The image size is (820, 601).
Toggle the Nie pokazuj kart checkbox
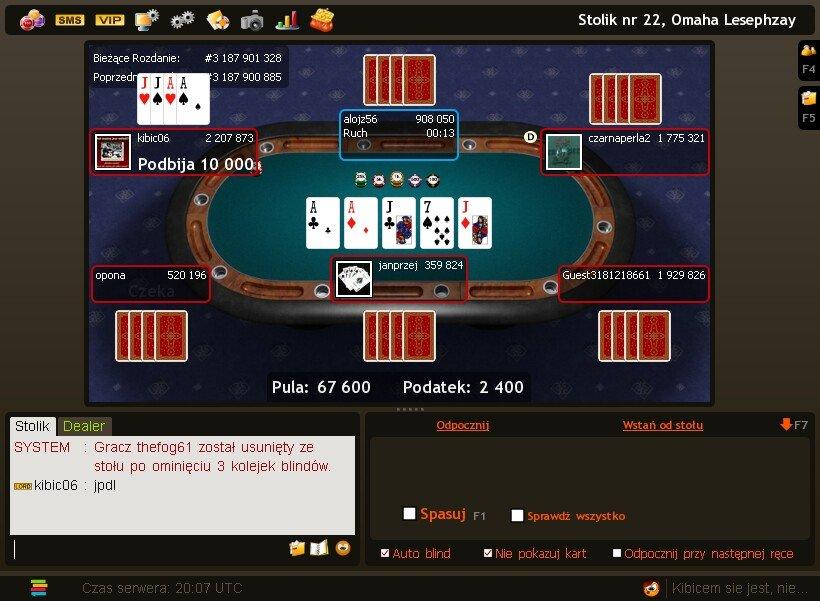(488, 553)
